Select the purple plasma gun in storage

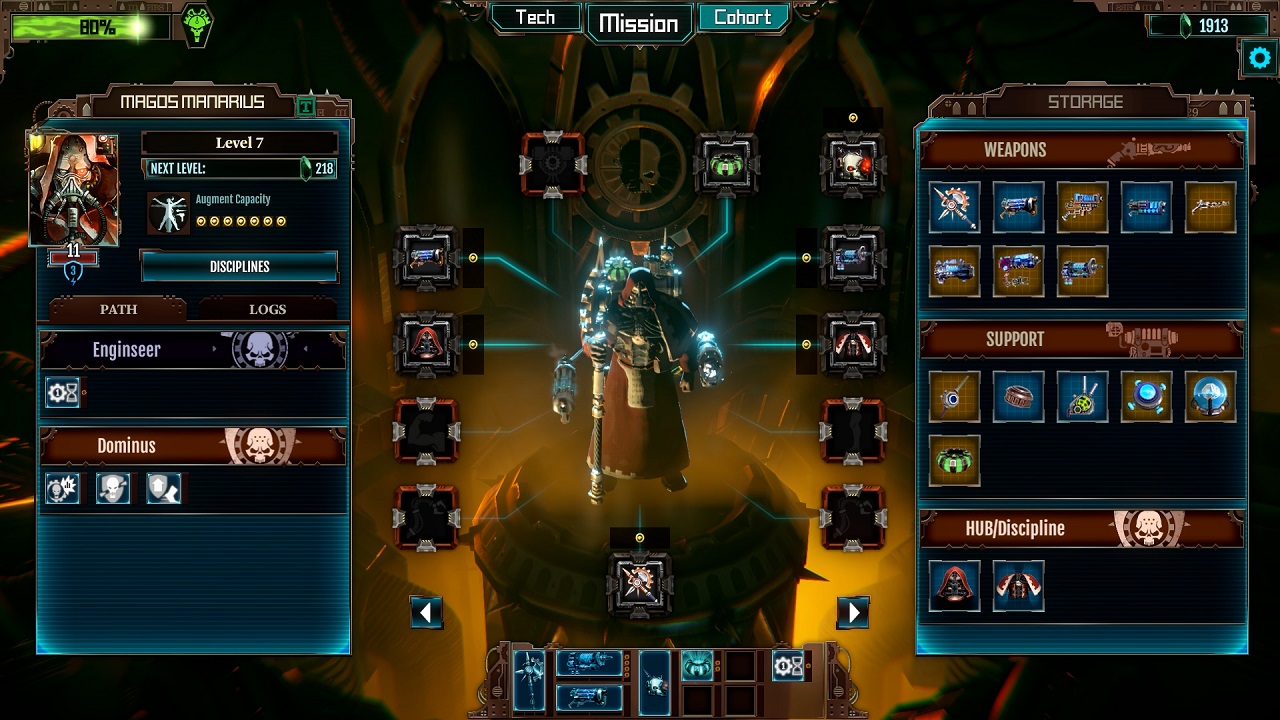(x=1018, y=271)
